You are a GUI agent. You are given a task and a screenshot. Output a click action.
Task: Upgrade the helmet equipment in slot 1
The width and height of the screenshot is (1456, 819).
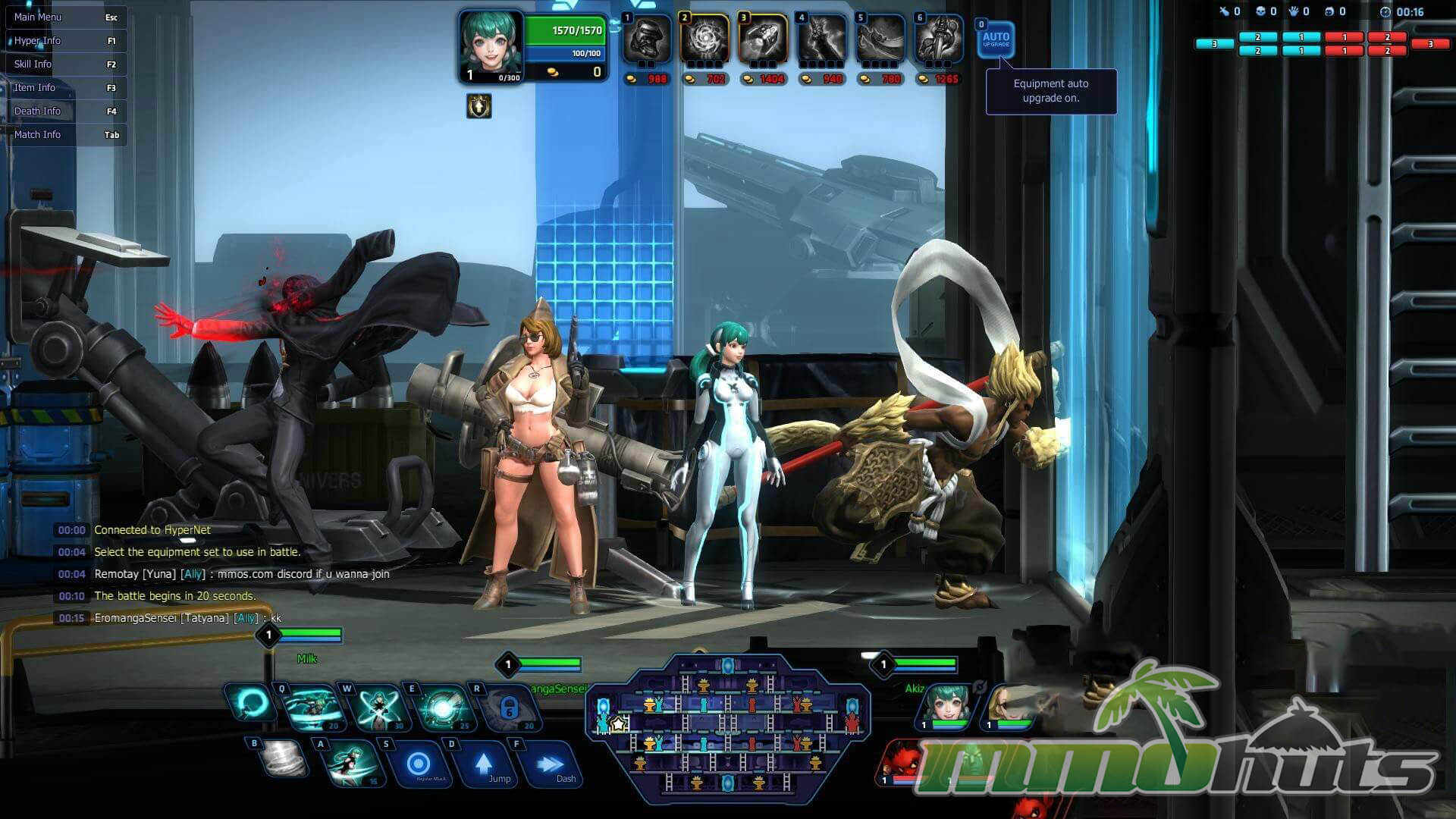click(647, 39)
